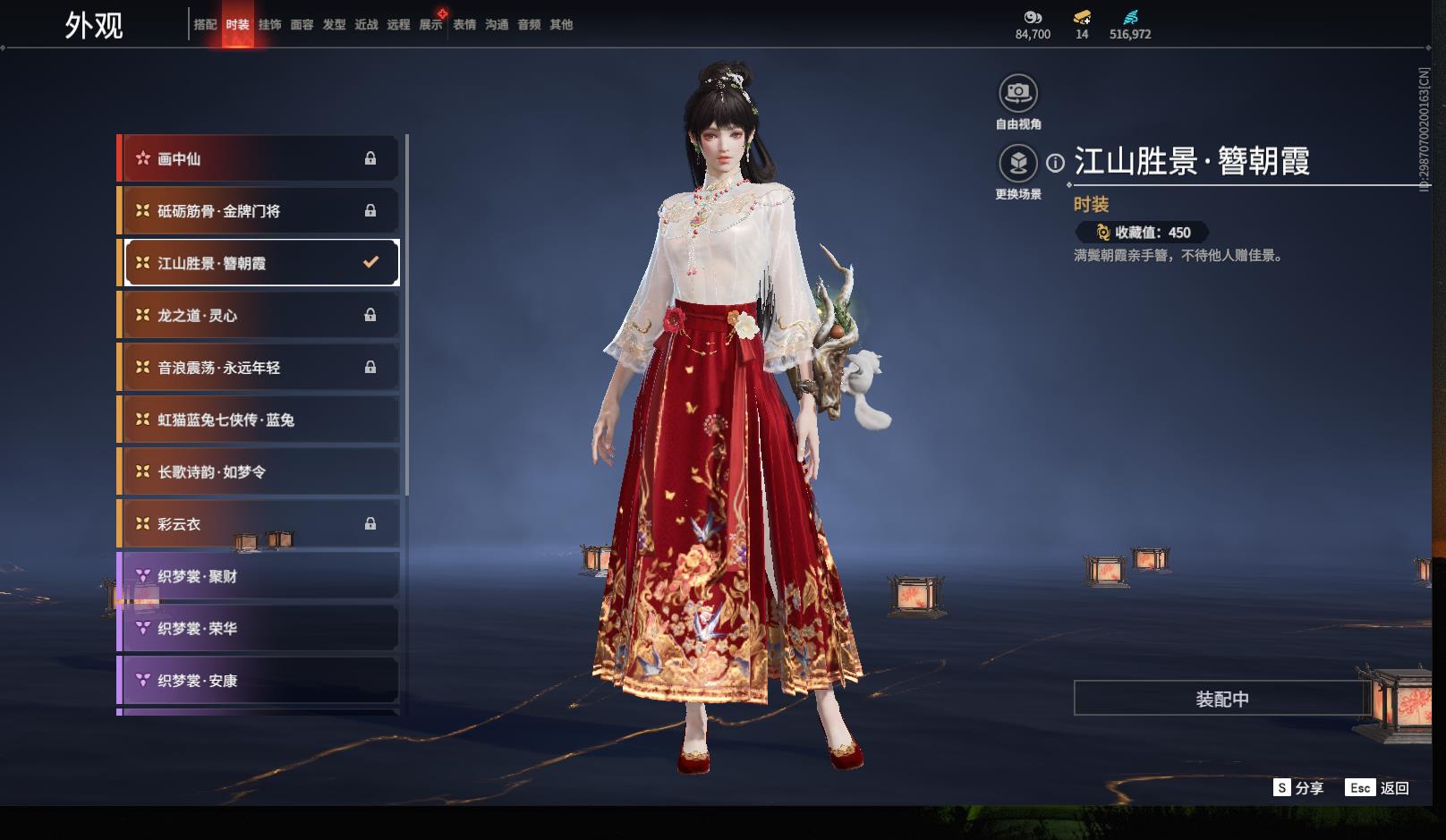Image resolution: width=1446 pixels, height=840 pixels.
Task: Activate the 自由视角 free camera icon
Action: point(1018,93)
